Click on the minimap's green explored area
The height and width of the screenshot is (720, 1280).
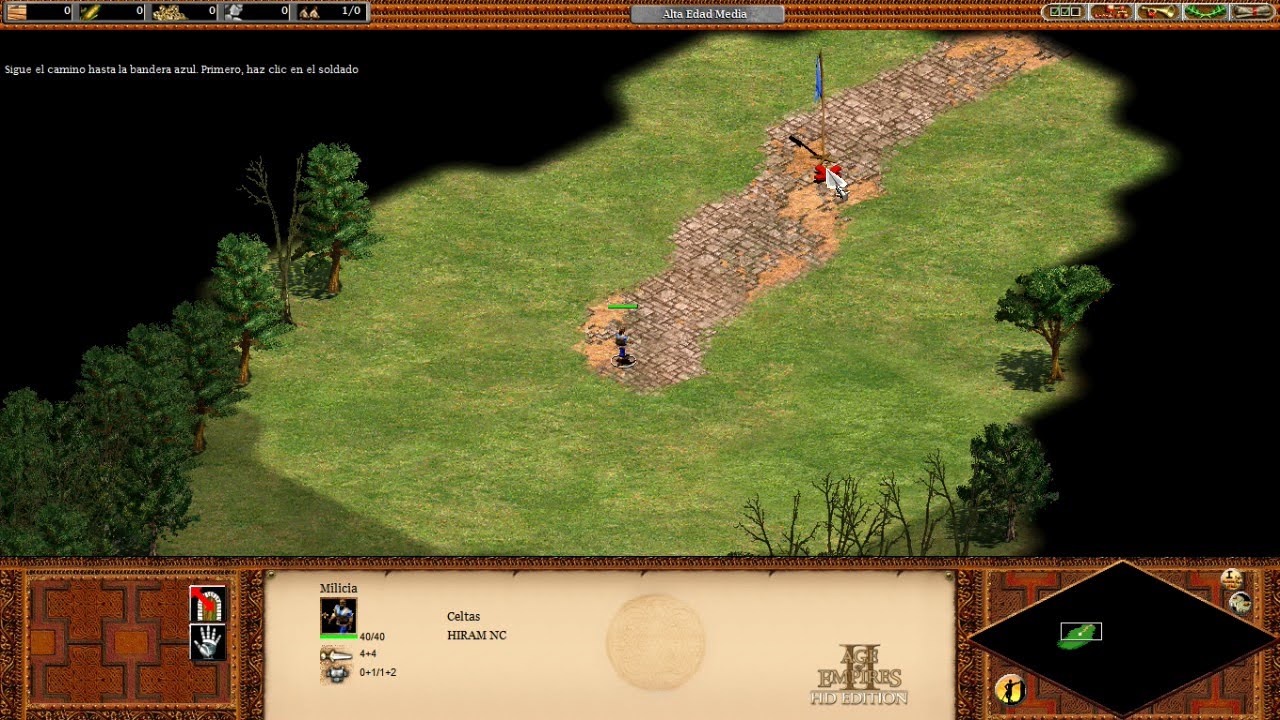click(1078, 636)
